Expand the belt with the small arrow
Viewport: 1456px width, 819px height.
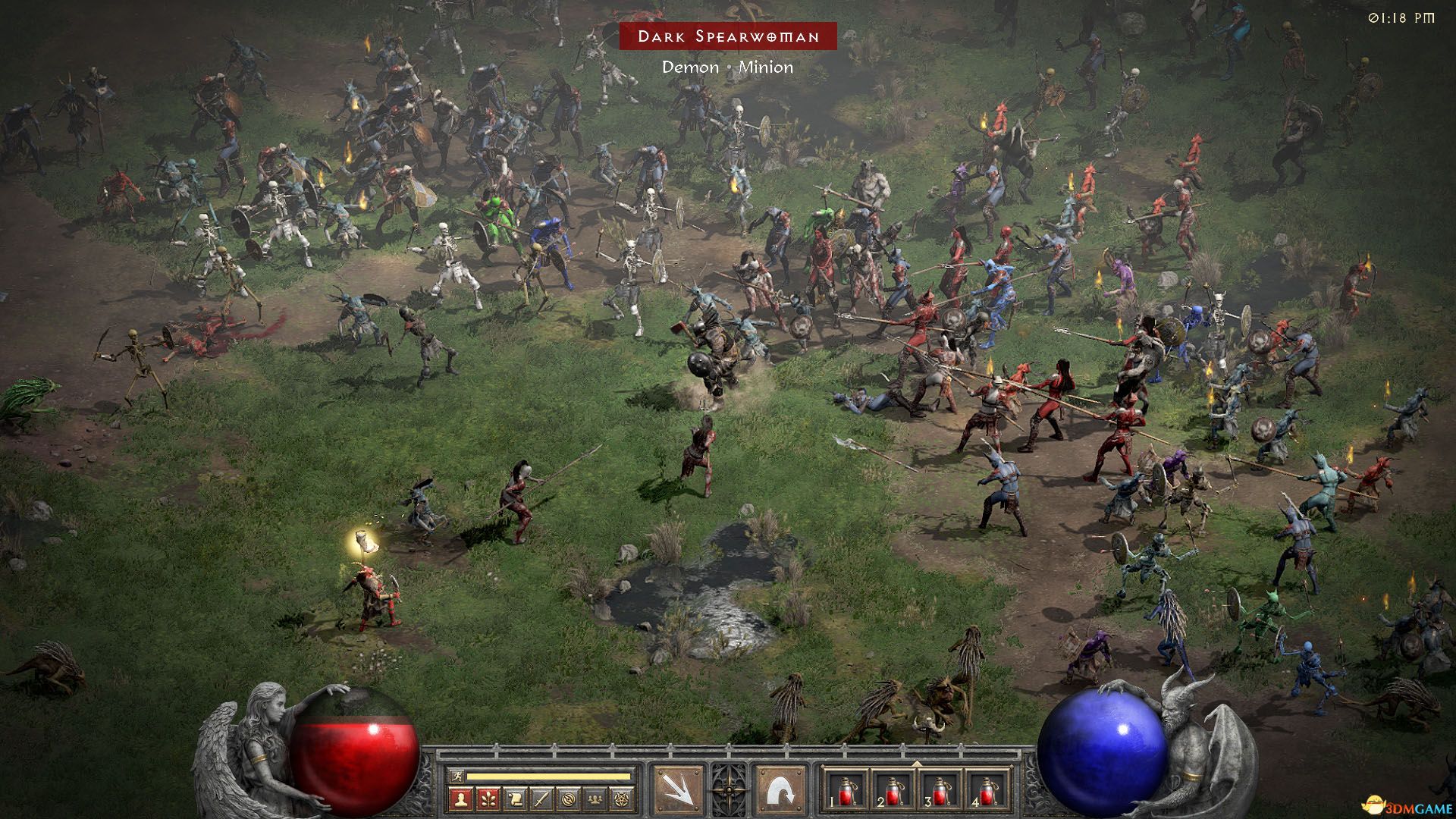click(917, 762)
